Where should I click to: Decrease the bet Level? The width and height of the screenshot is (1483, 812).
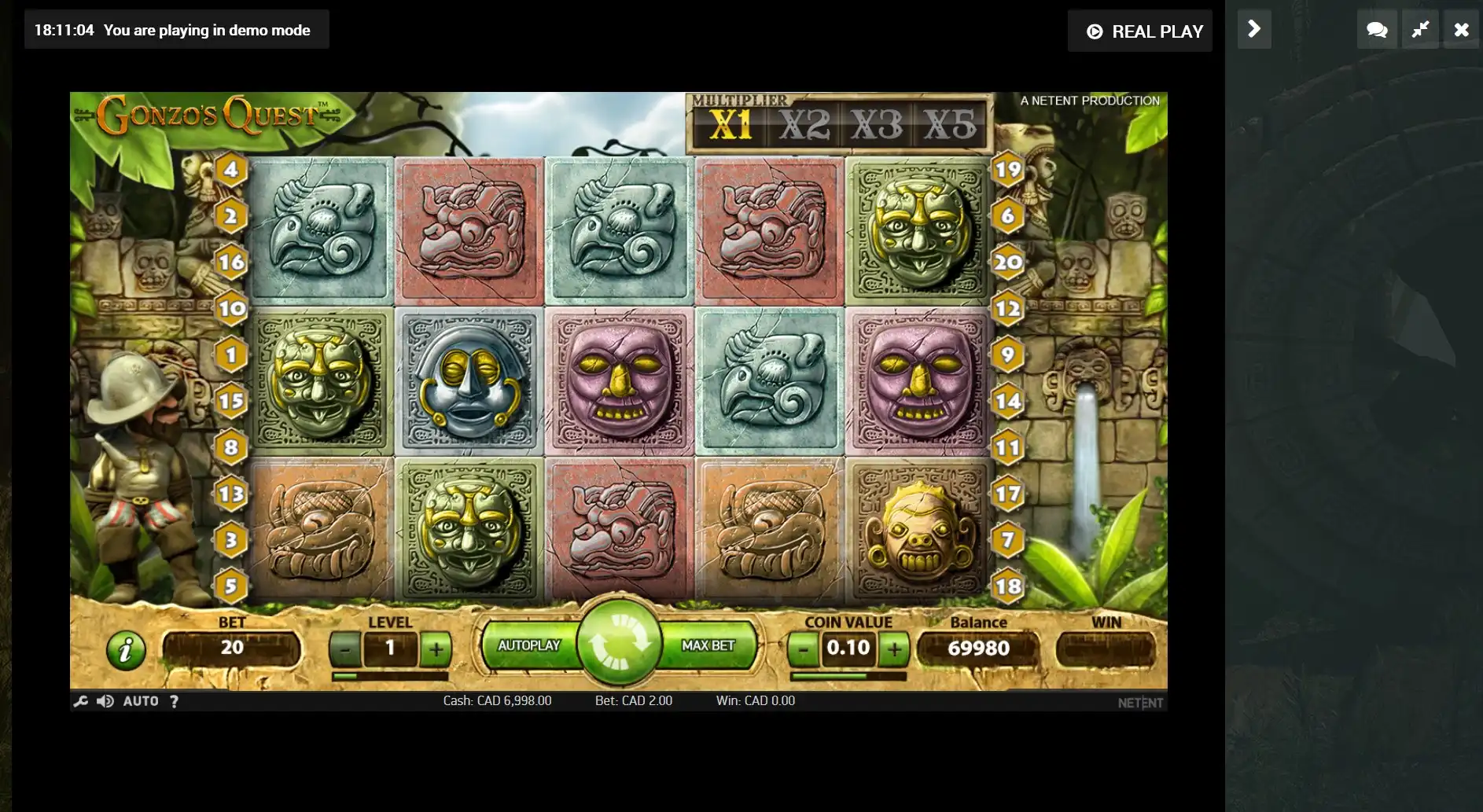tap(344, 649)
